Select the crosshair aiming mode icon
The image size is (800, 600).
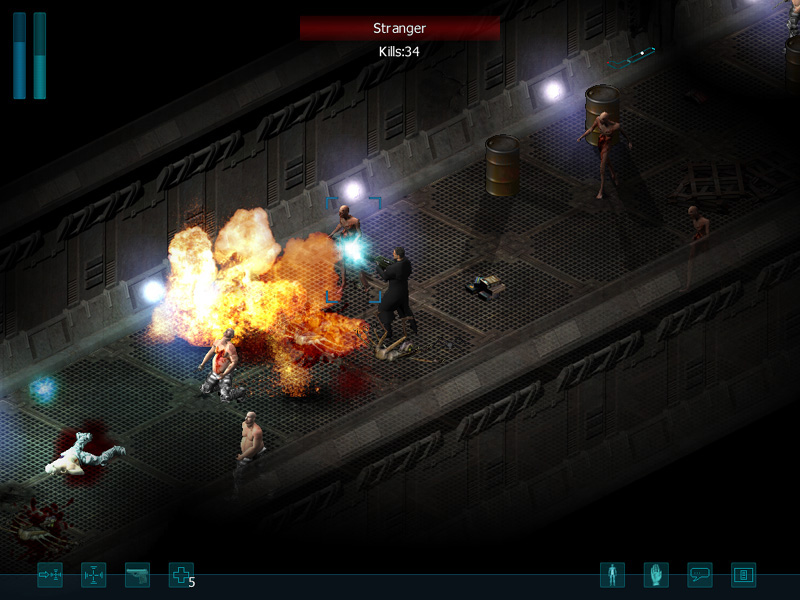click(x=93, y=575)
